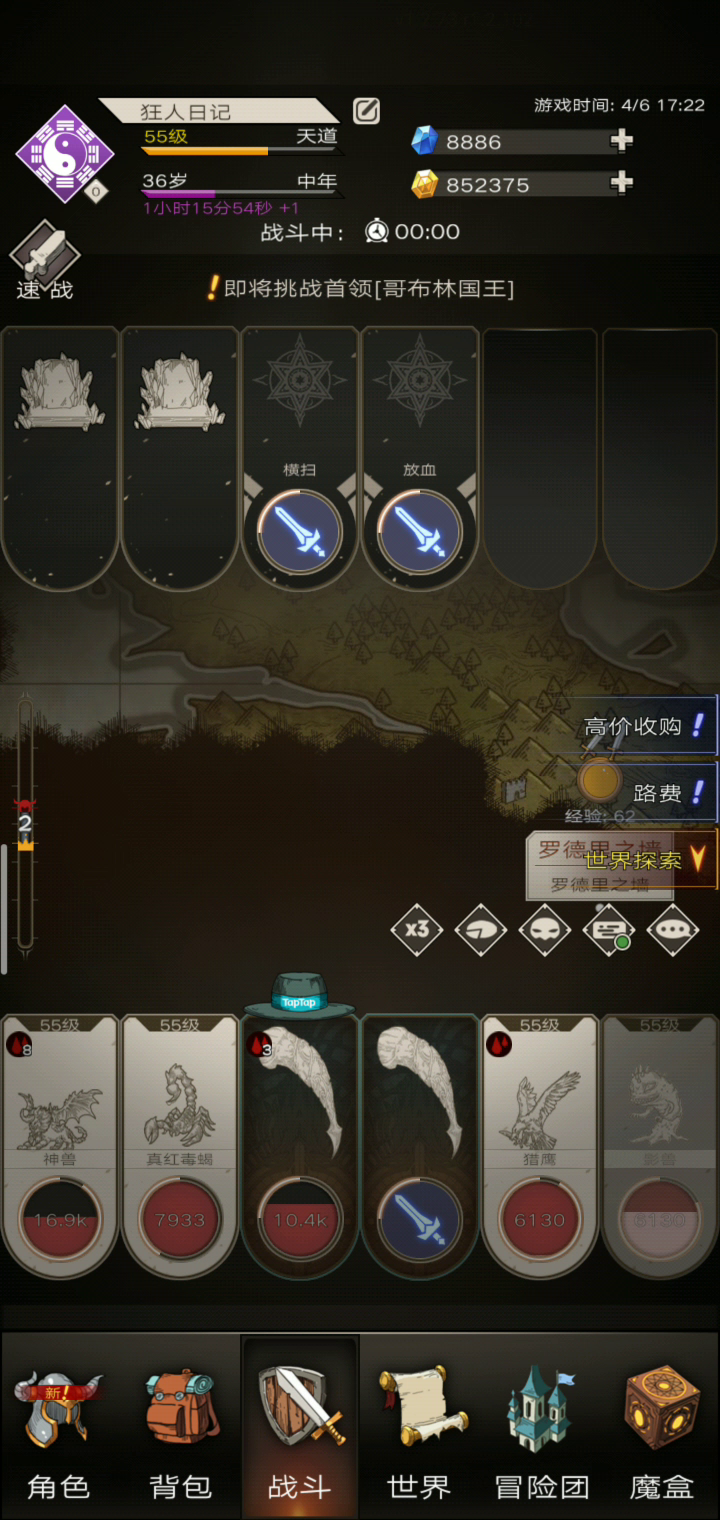
Task: Open the chat bubble diamond icon
Action: point(673,929)
